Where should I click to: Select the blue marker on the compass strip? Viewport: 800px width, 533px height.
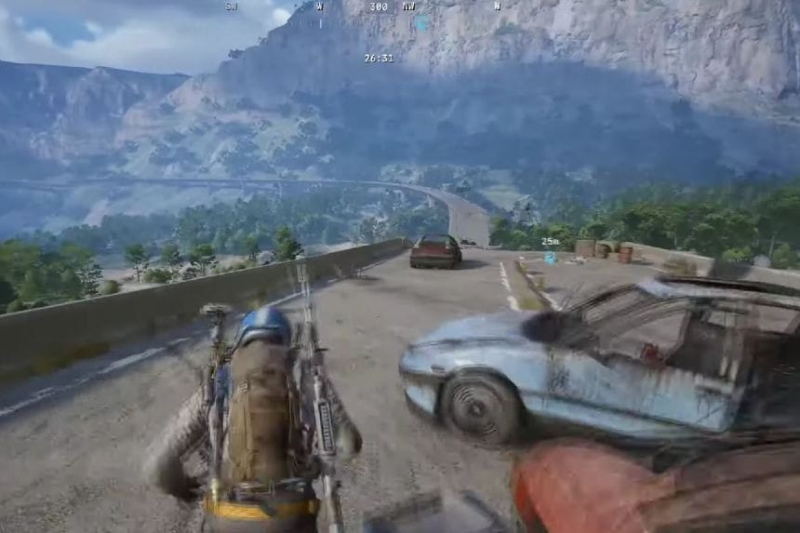coord(423,22)
